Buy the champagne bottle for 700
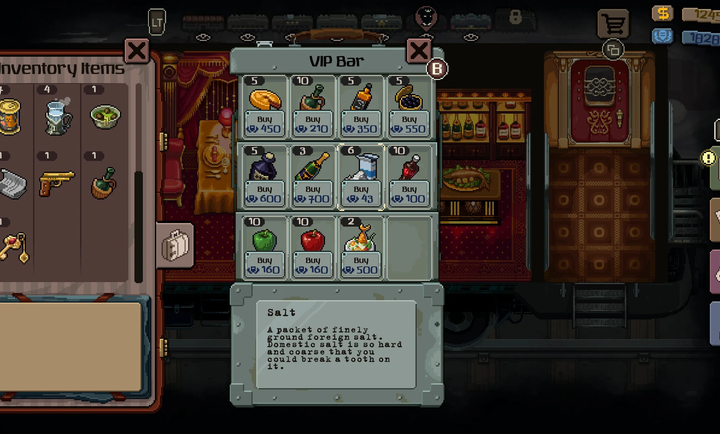Screen dimensions: 720x434 (x=313, y=192)
